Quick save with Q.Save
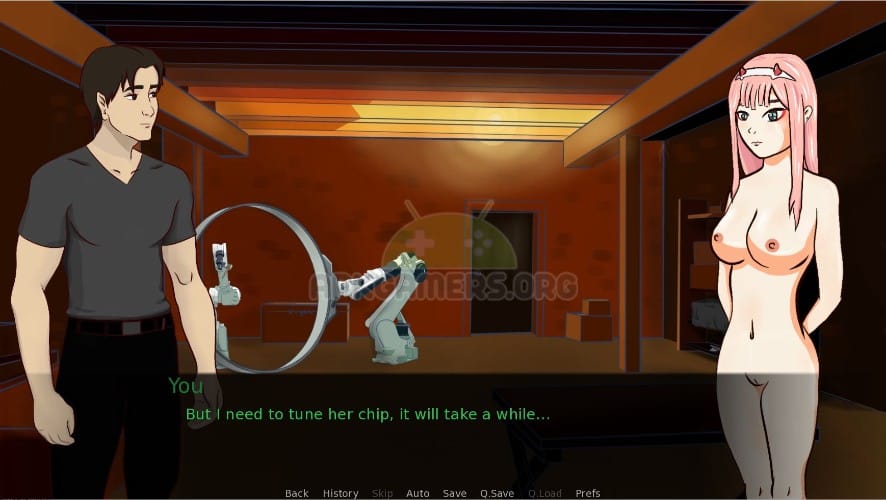This screenshot has height=500, width=886. tap(496, 493)
